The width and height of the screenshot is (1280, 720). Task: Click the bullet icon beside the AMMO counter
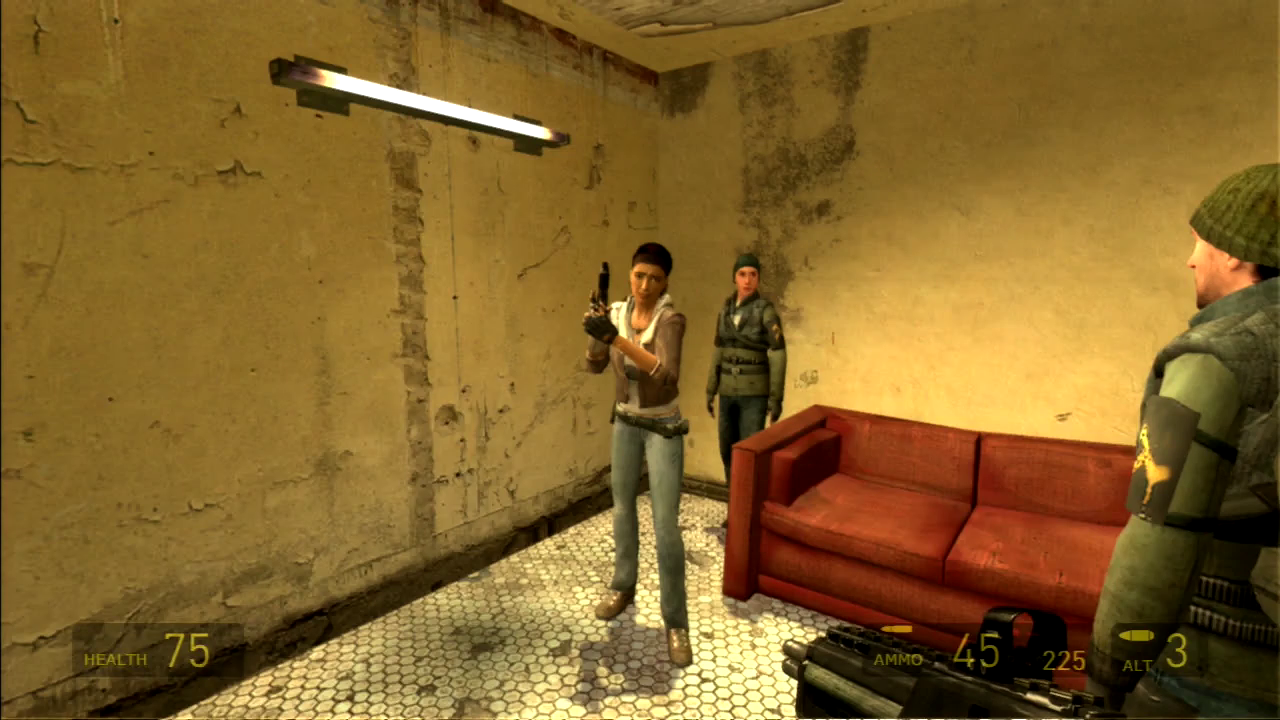click(899, 630)
